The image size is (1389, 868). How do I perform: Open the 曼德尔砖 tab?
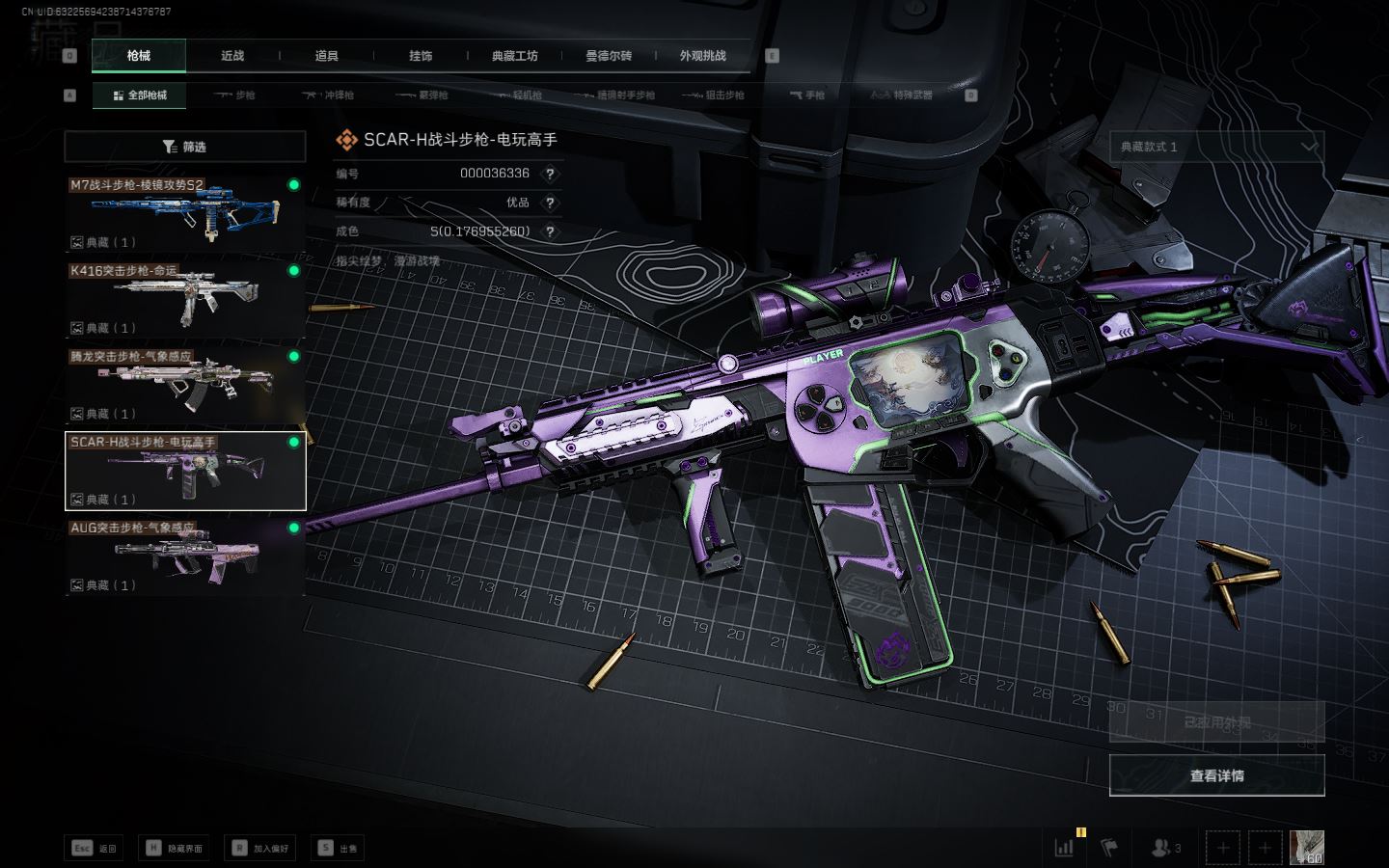609,56
